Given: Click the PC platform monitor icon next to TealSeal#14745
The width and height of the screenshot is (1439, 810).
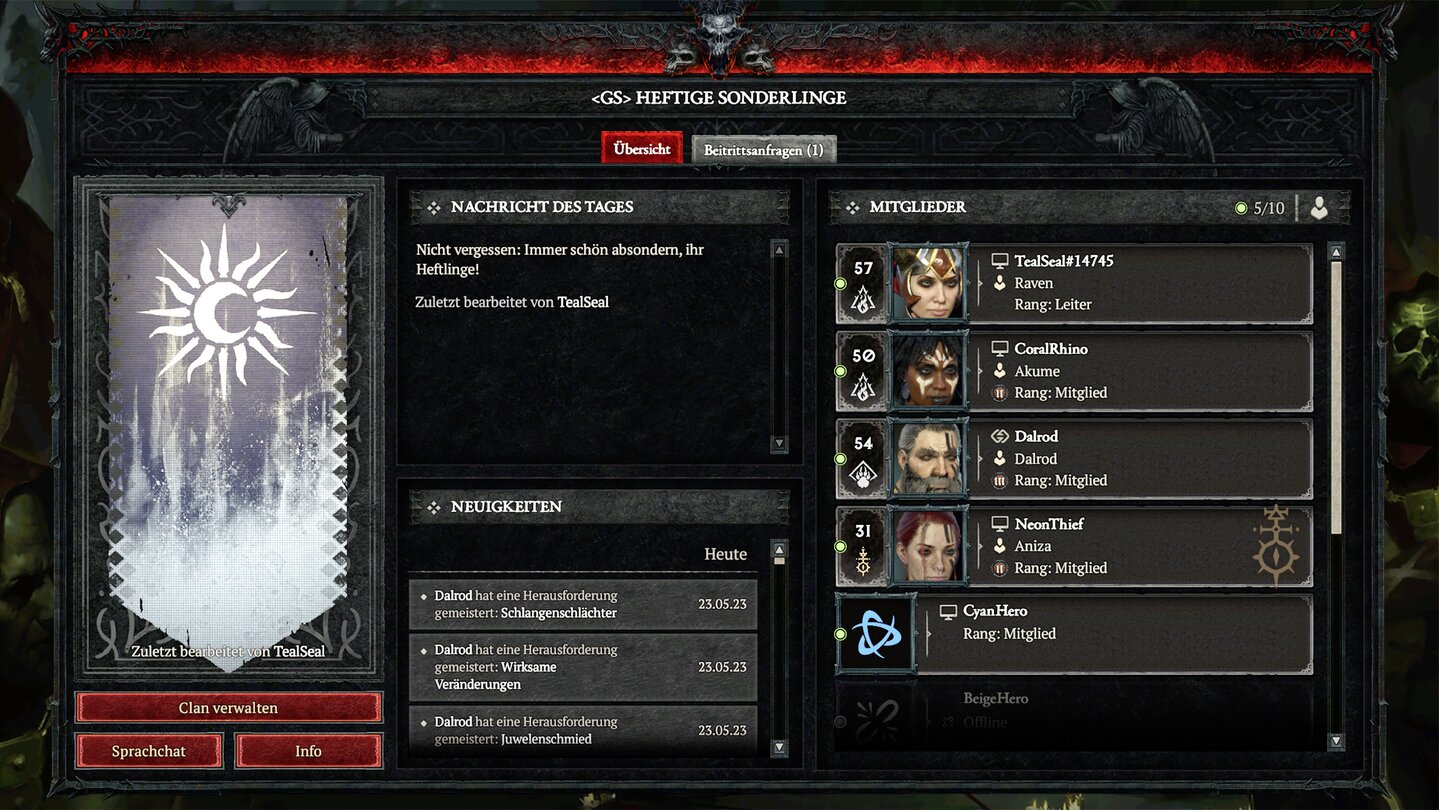Looking at the screenshot, I should pos(998,260).
